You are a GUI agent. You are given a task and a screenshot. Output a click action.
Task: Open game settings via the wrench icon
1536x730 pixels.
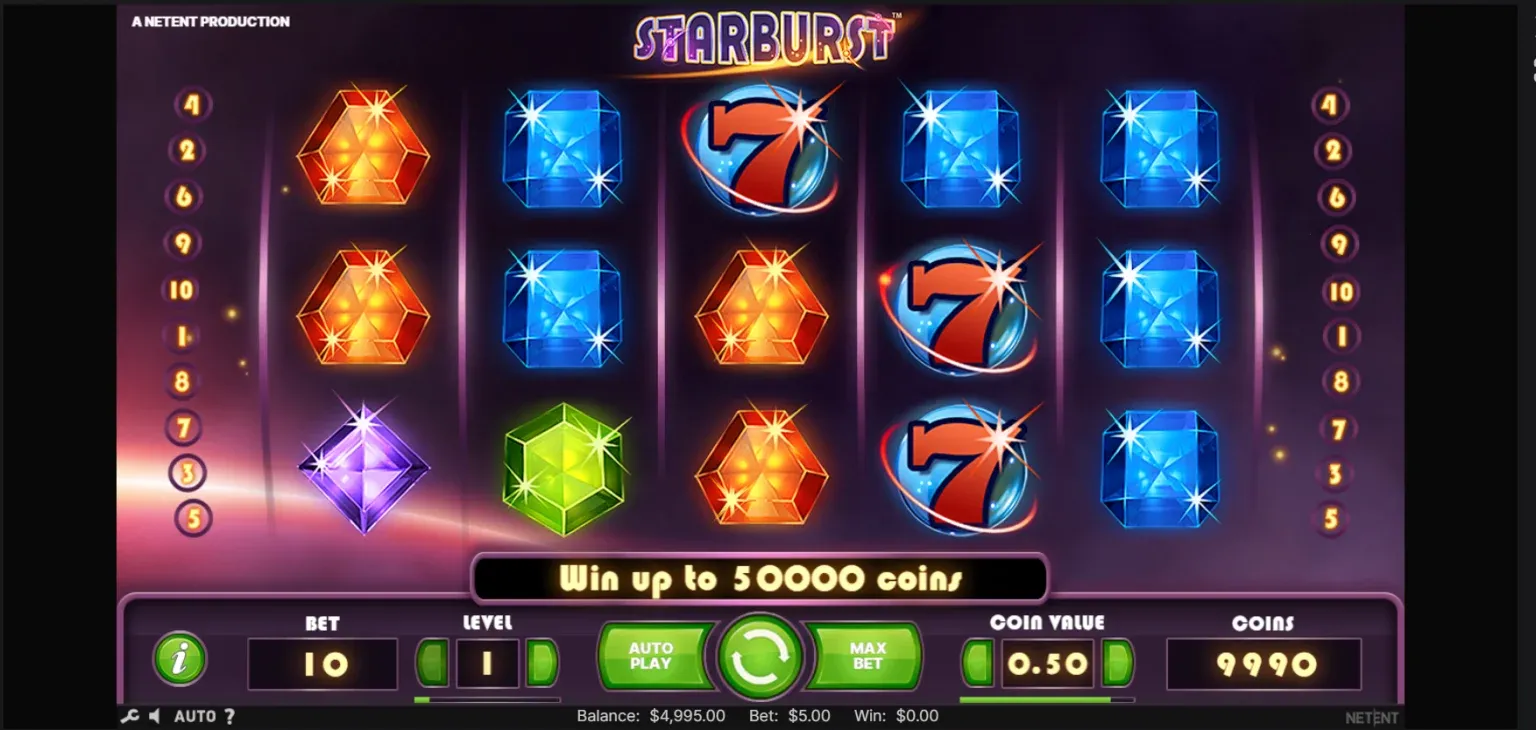[132, 716]
